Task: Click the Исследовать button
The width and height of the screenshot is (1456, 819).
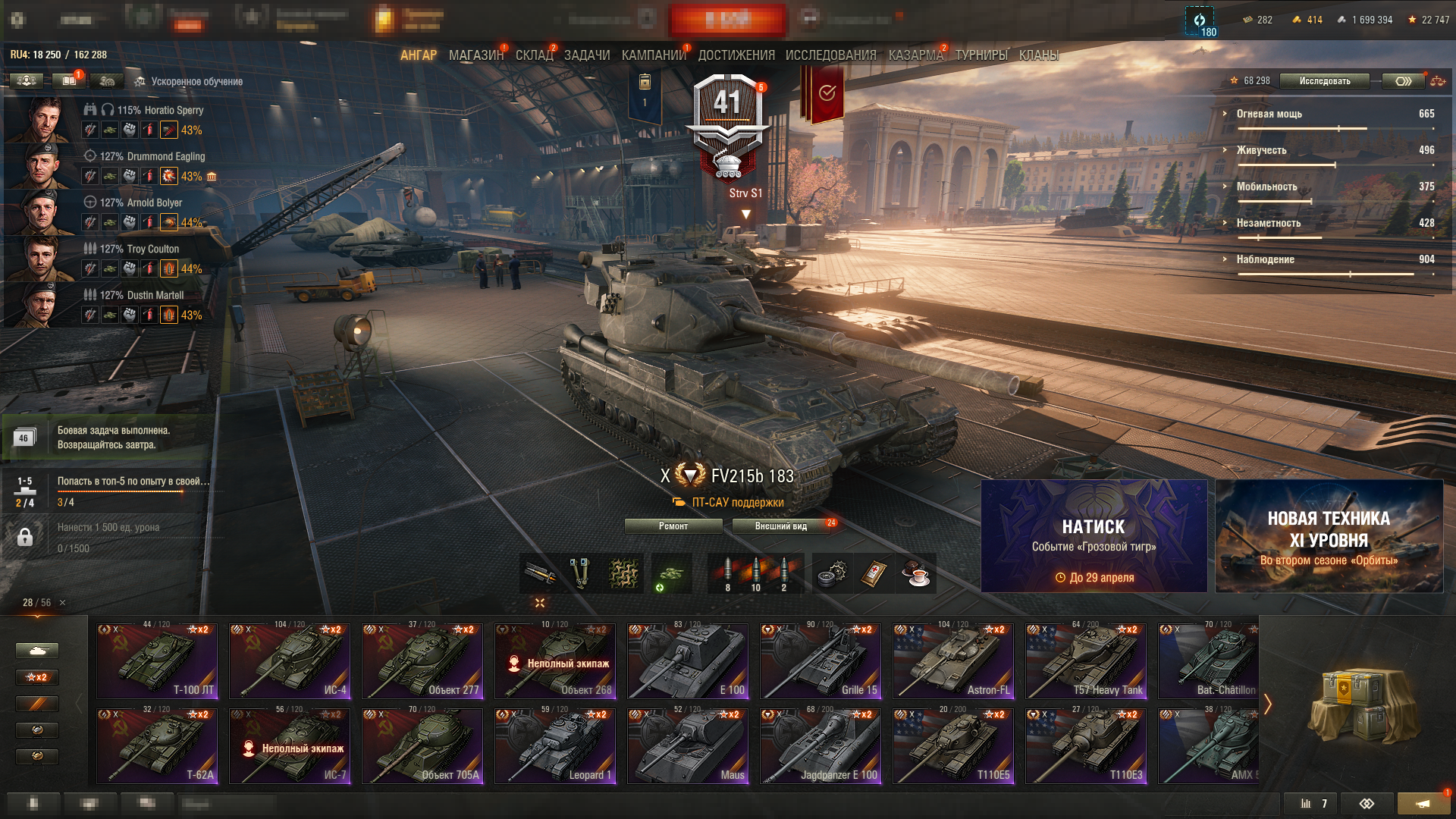Action: click(1324, 81)
